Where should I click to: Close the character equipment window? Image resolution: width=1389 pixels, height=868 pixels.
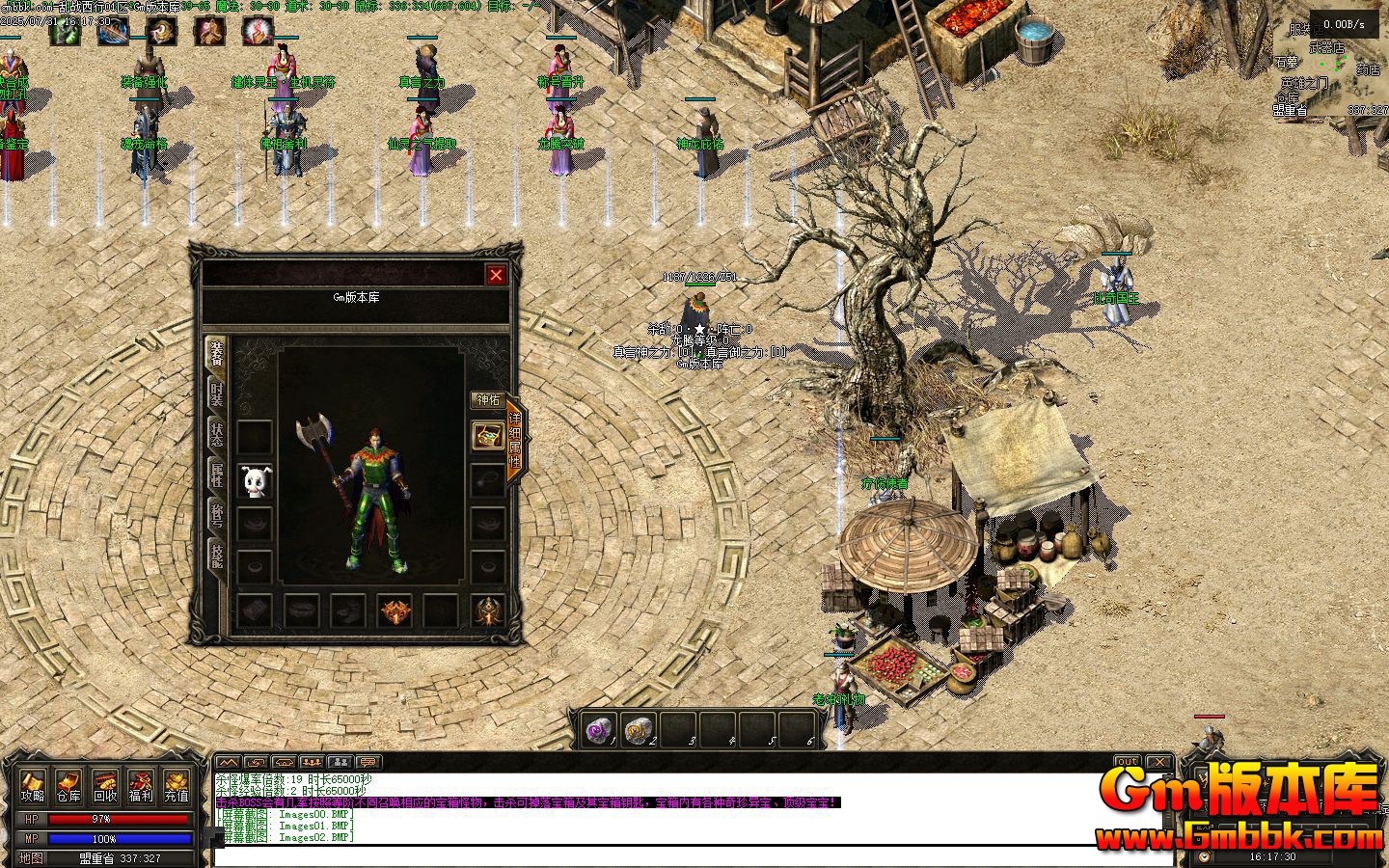tap(496, 275)
